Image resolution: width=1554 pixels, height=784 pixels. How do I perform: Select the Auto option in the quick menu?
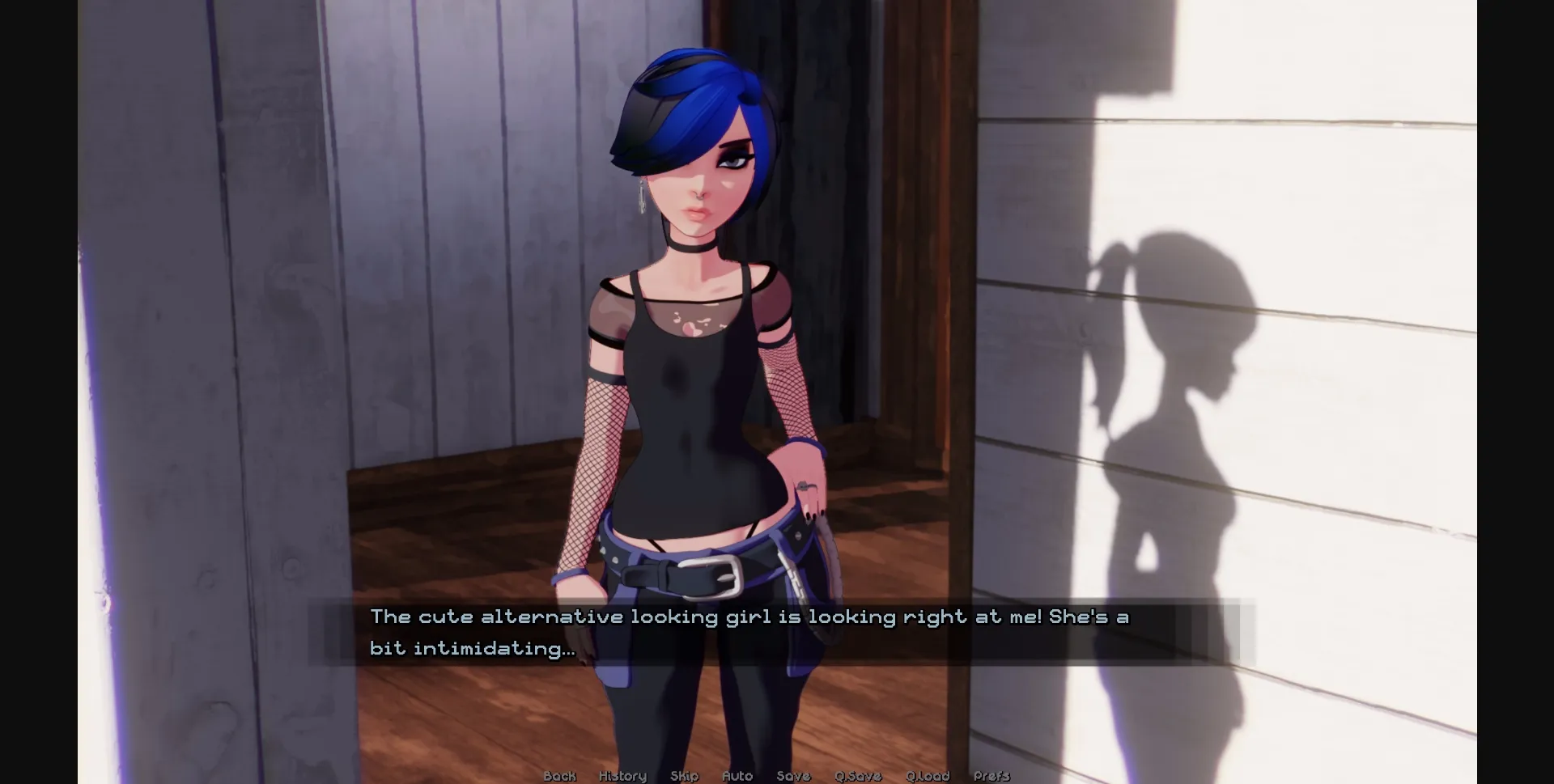[x=737, y=776]
